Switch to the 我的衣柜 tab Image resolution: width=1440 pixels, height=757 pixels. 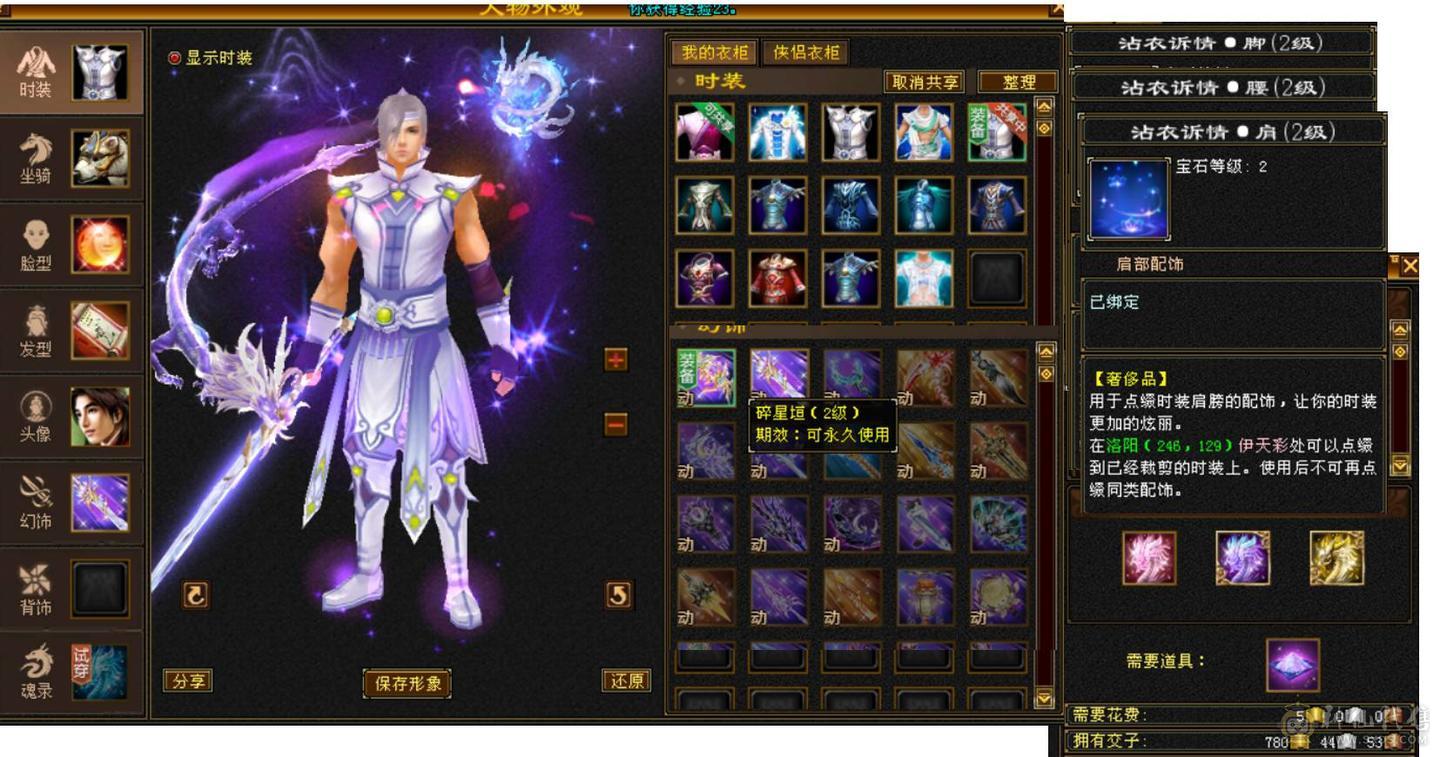tap(716, 49)
